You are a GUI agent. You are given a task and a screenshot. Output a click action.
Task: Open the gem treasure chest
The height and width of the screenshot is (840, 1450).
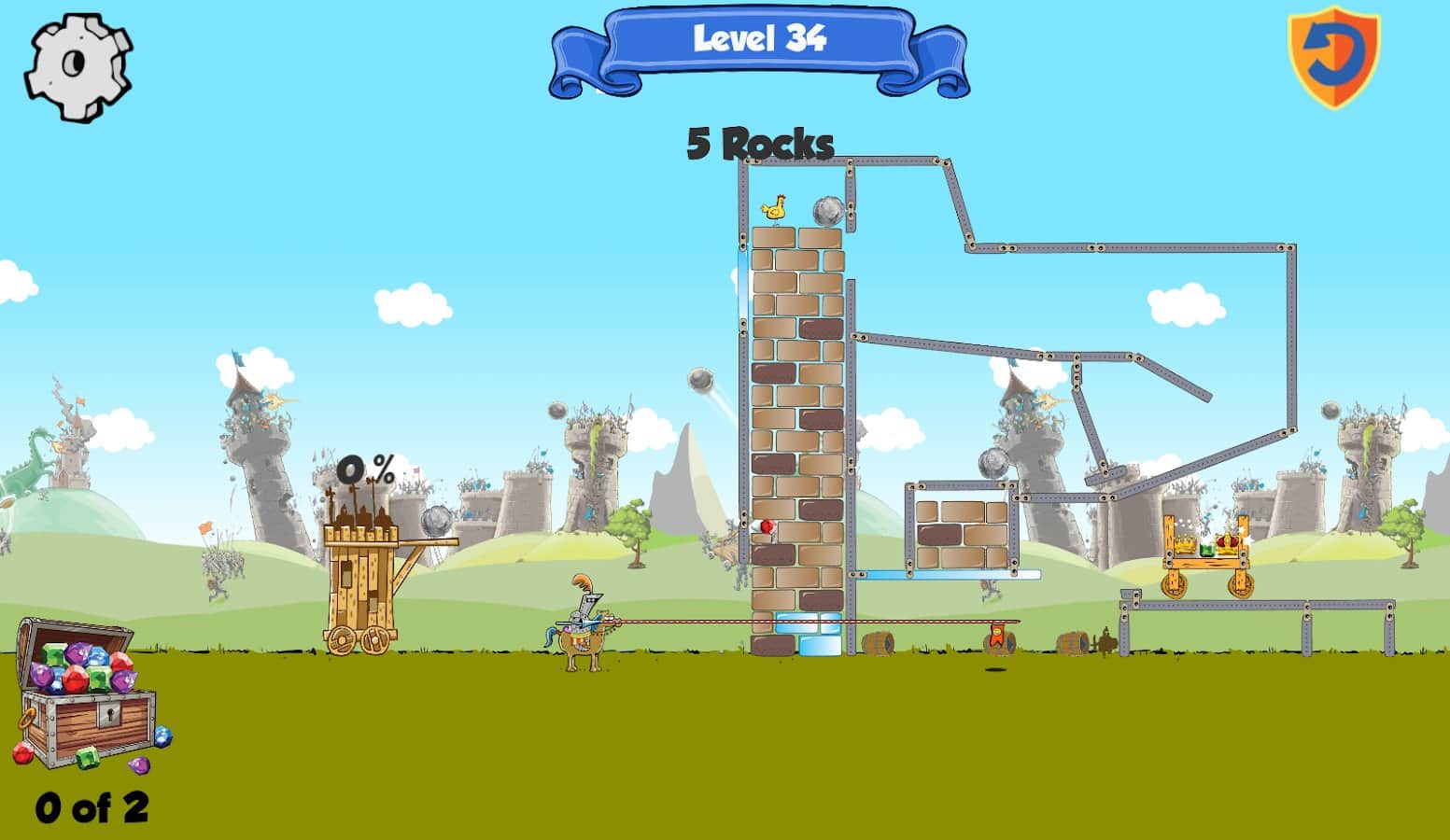[87, 695]
